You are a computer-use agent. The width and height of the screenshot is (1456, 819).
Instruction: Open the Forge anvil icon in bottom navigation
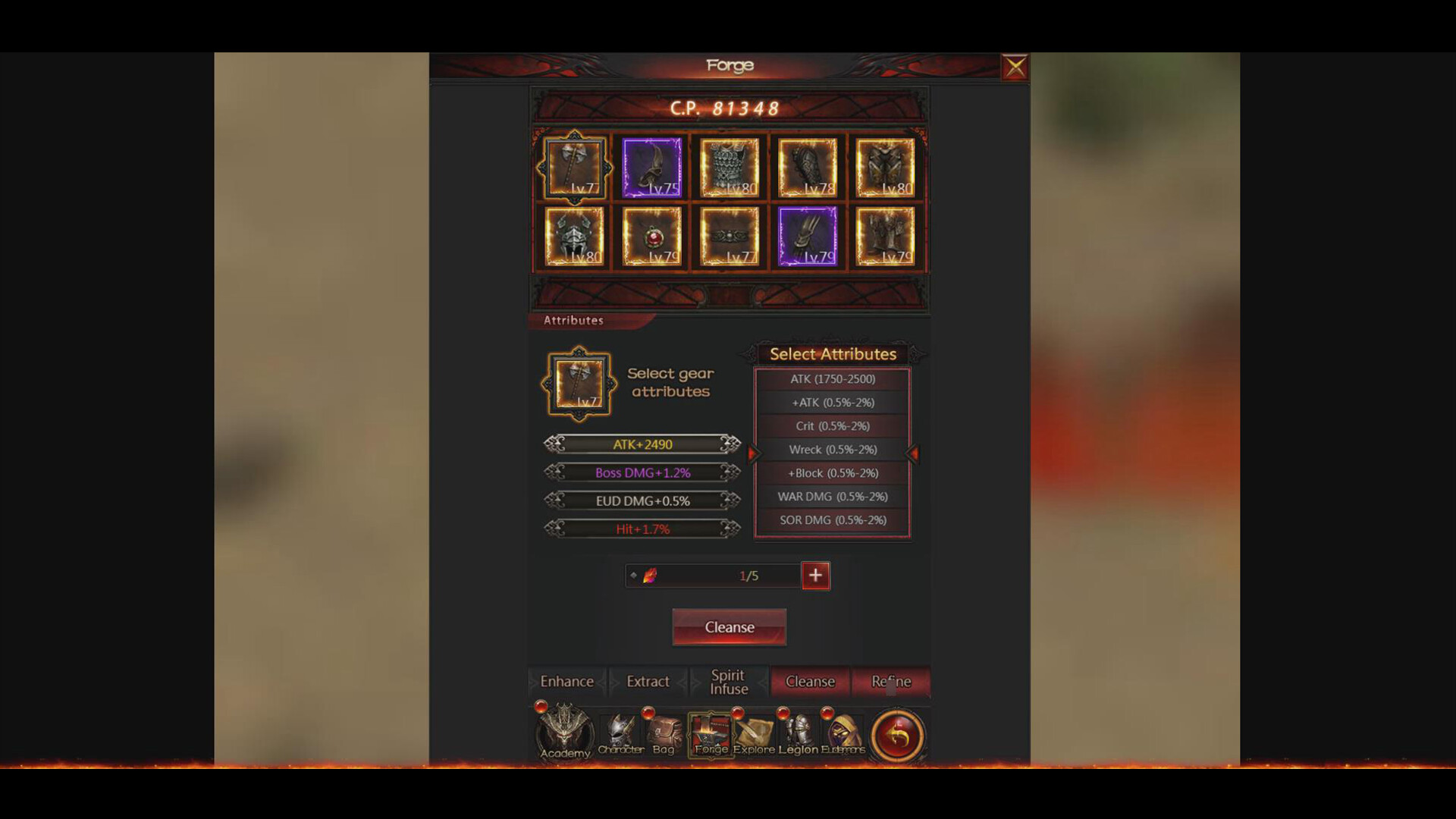point(710,732)
